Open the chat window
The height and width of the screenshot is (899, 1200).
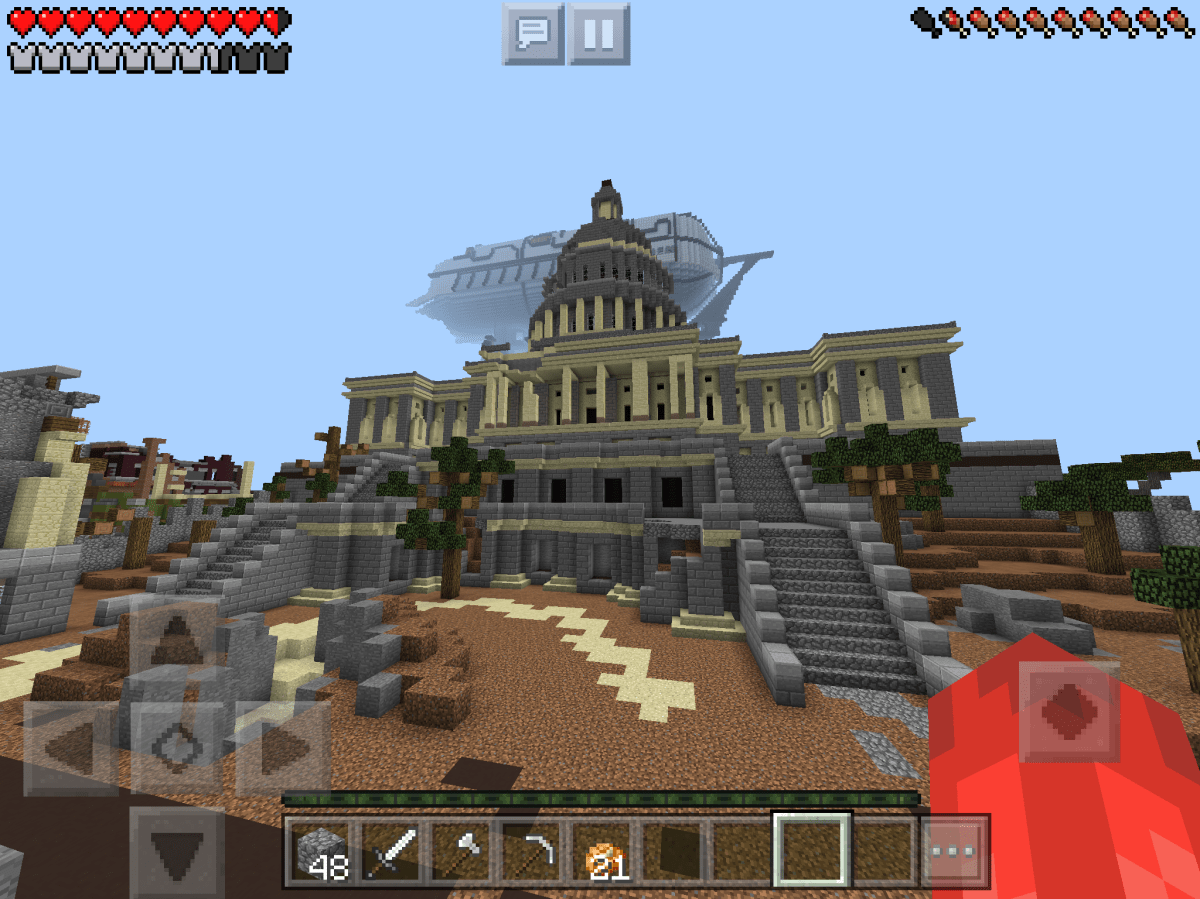(x=533, y=34)
